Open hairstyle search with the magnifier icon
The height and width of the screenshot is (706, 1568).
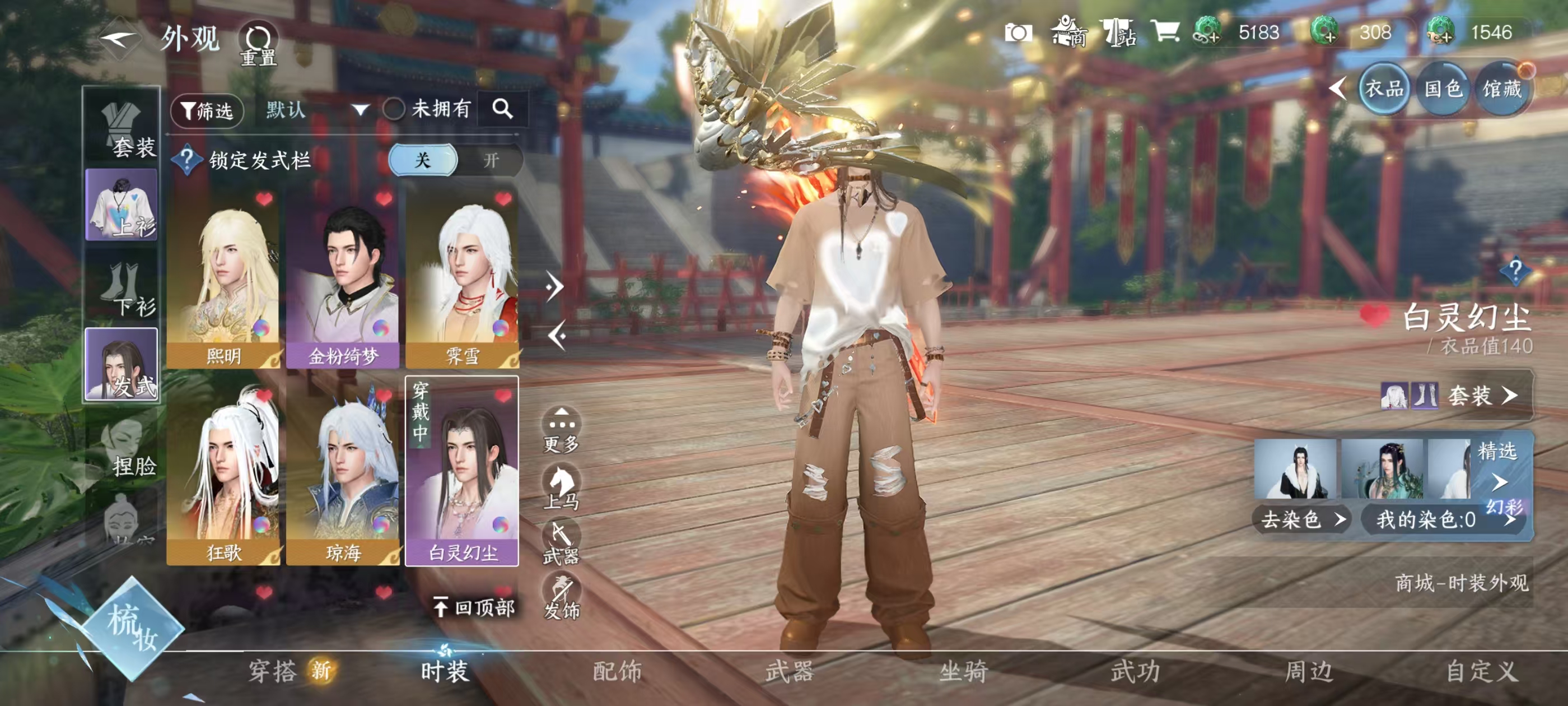[502, 109]
